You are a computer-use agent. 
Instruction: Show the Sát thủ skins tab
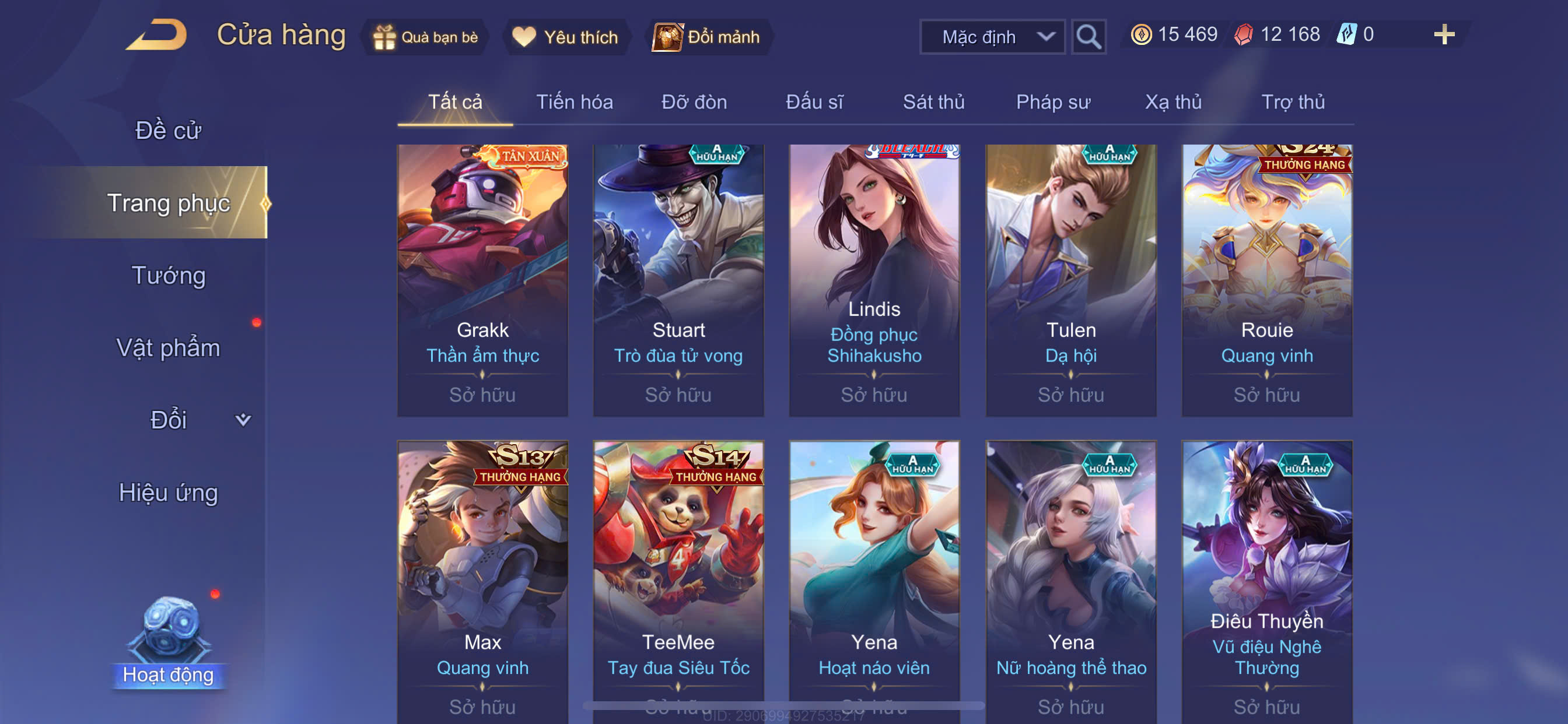click(933, 102)
